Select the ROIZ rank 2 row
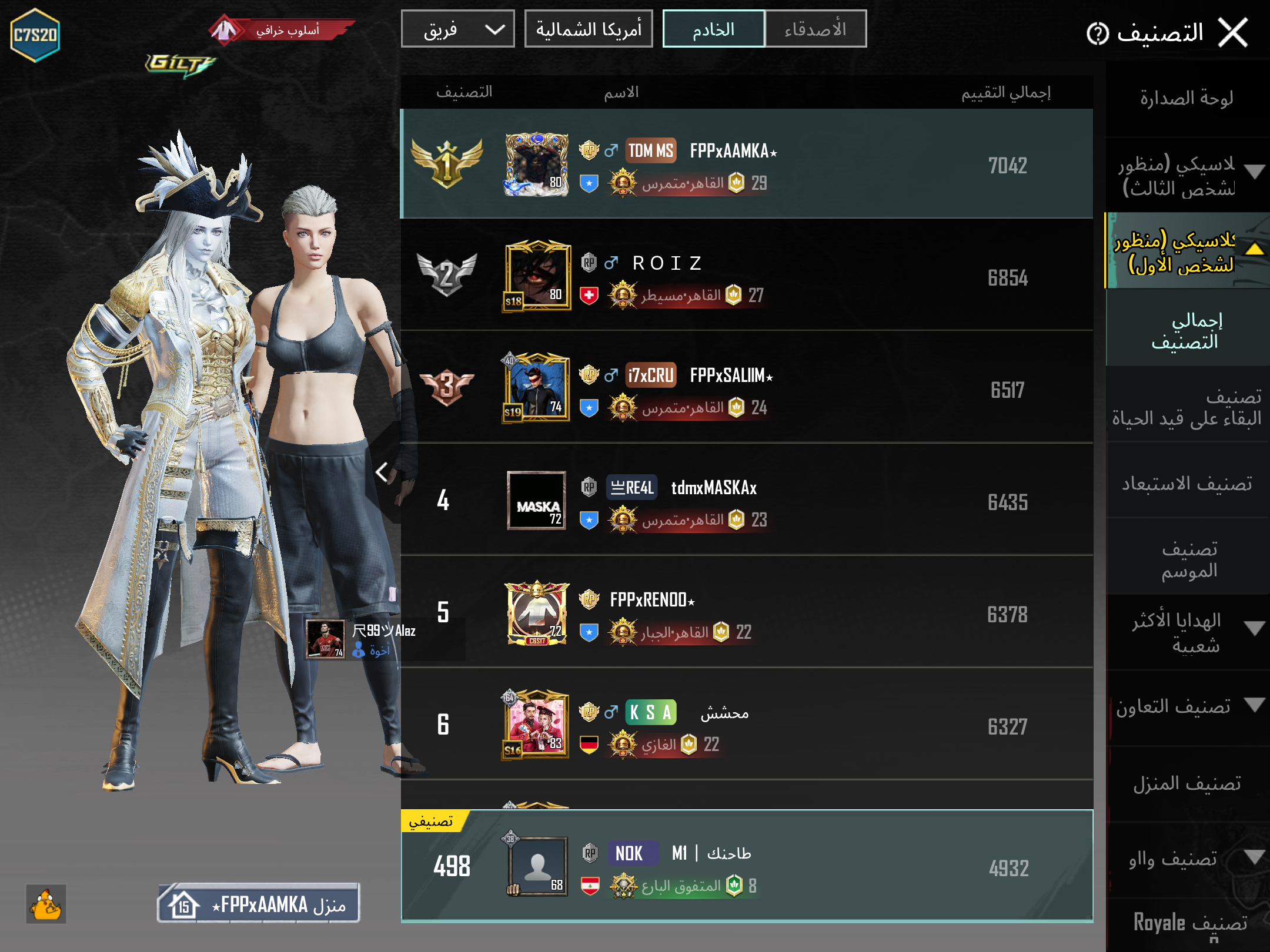Image resolution: width=1270 pixels, height=952 pixels. 746,276
